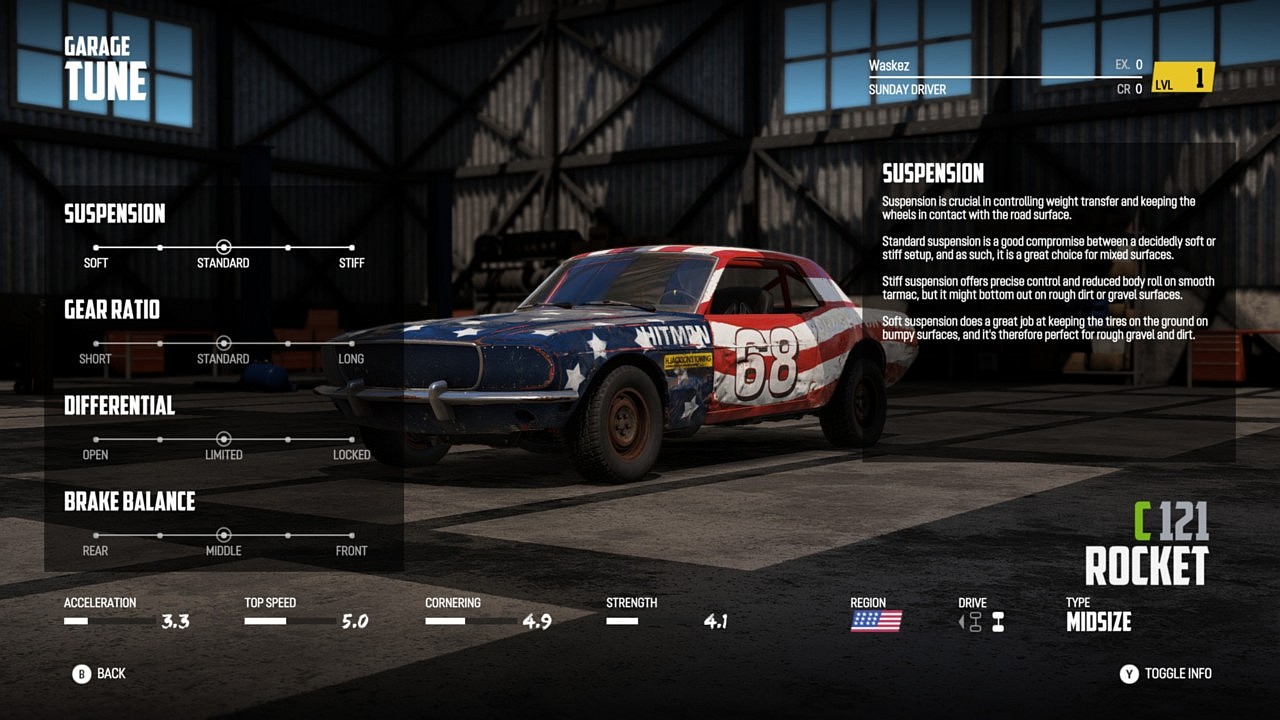Open the Suspension tuning section heading
The width and height of the screenshot is (1280, 720).
(x=115, y=214)
